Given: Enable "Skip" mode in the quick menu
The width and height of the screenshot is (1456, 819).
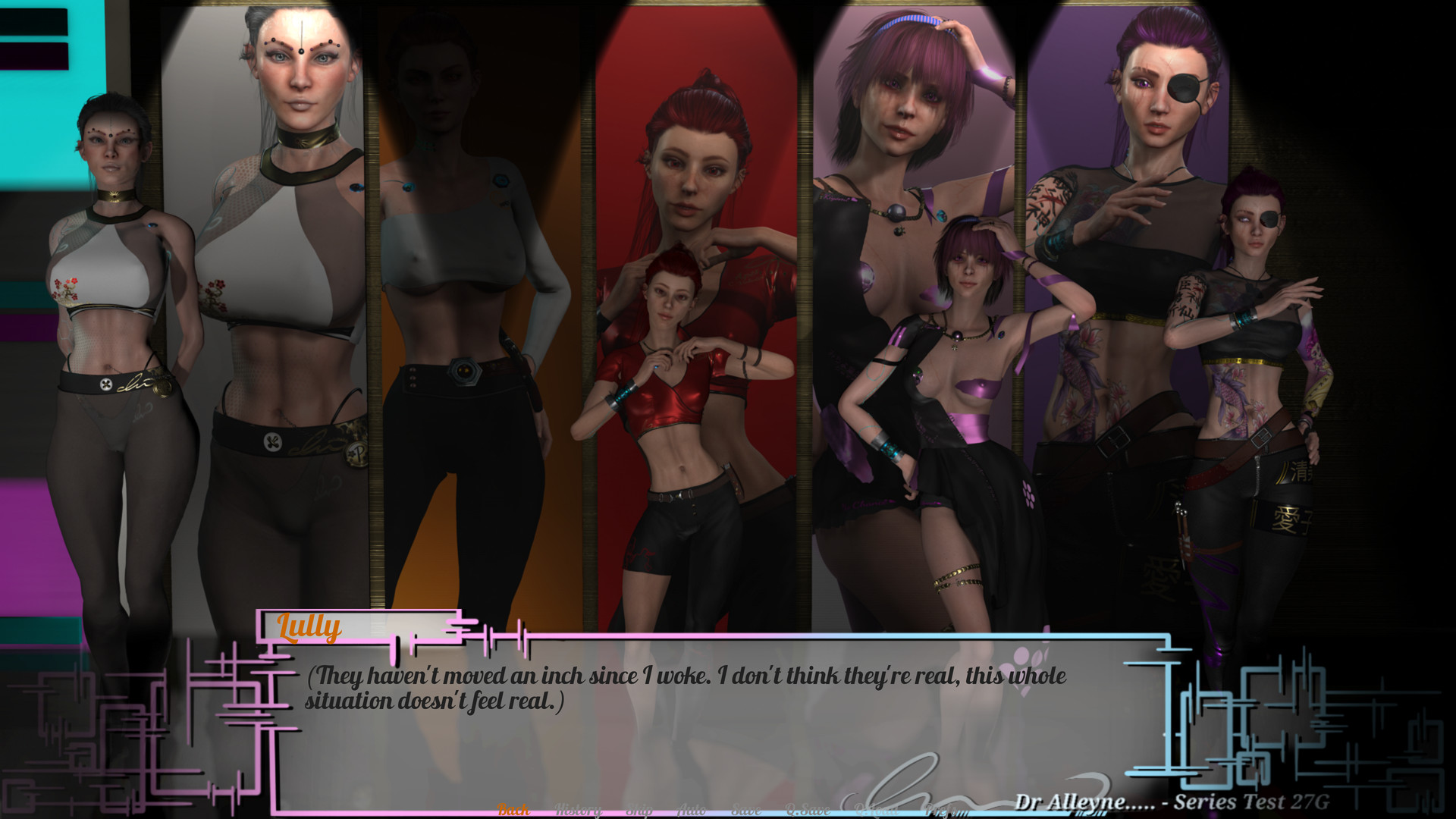Looking at the screenshot, I should 639,809.
